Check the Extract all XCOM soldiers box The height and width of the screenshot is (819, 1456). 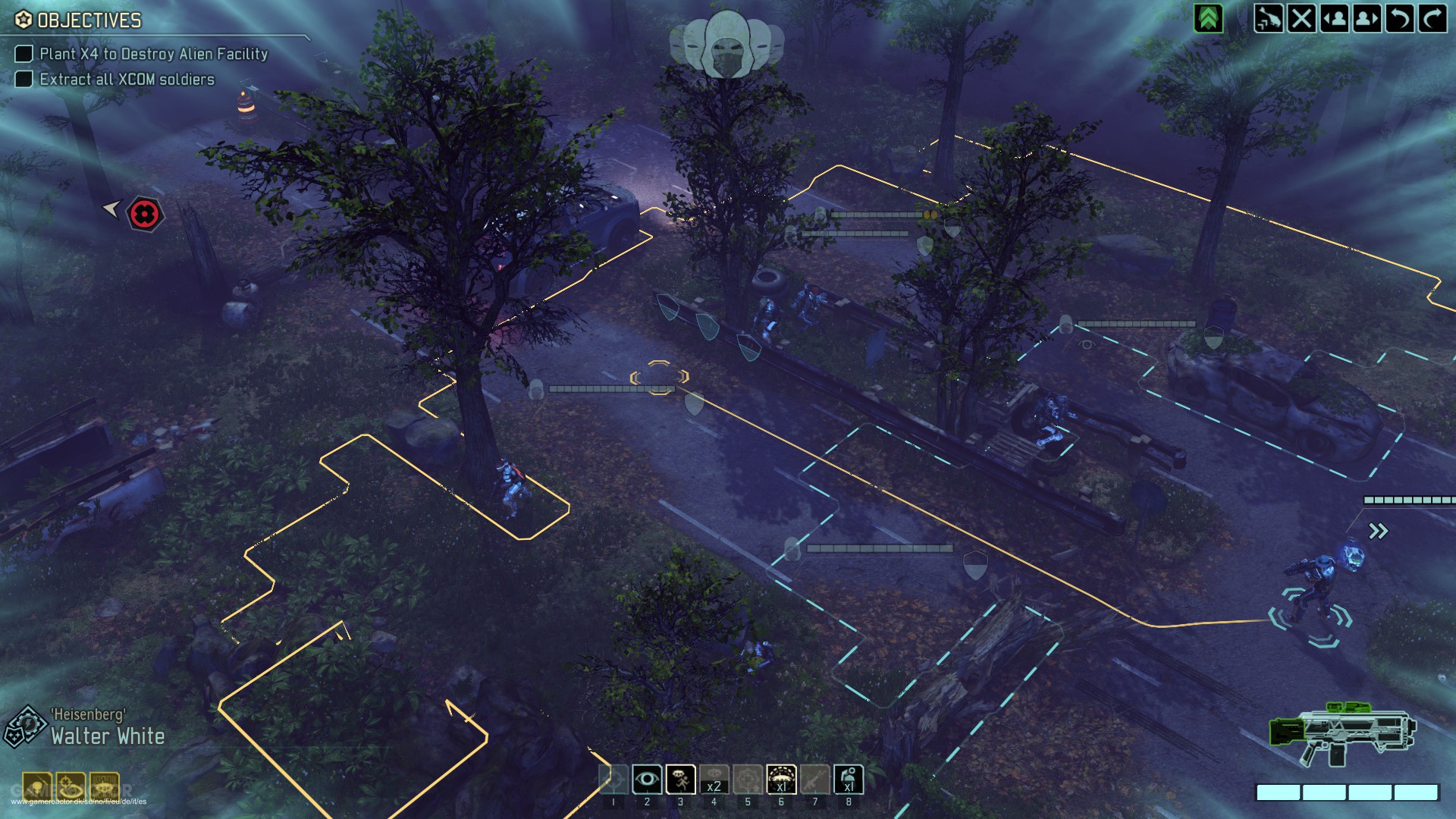[x=24, y=78]
